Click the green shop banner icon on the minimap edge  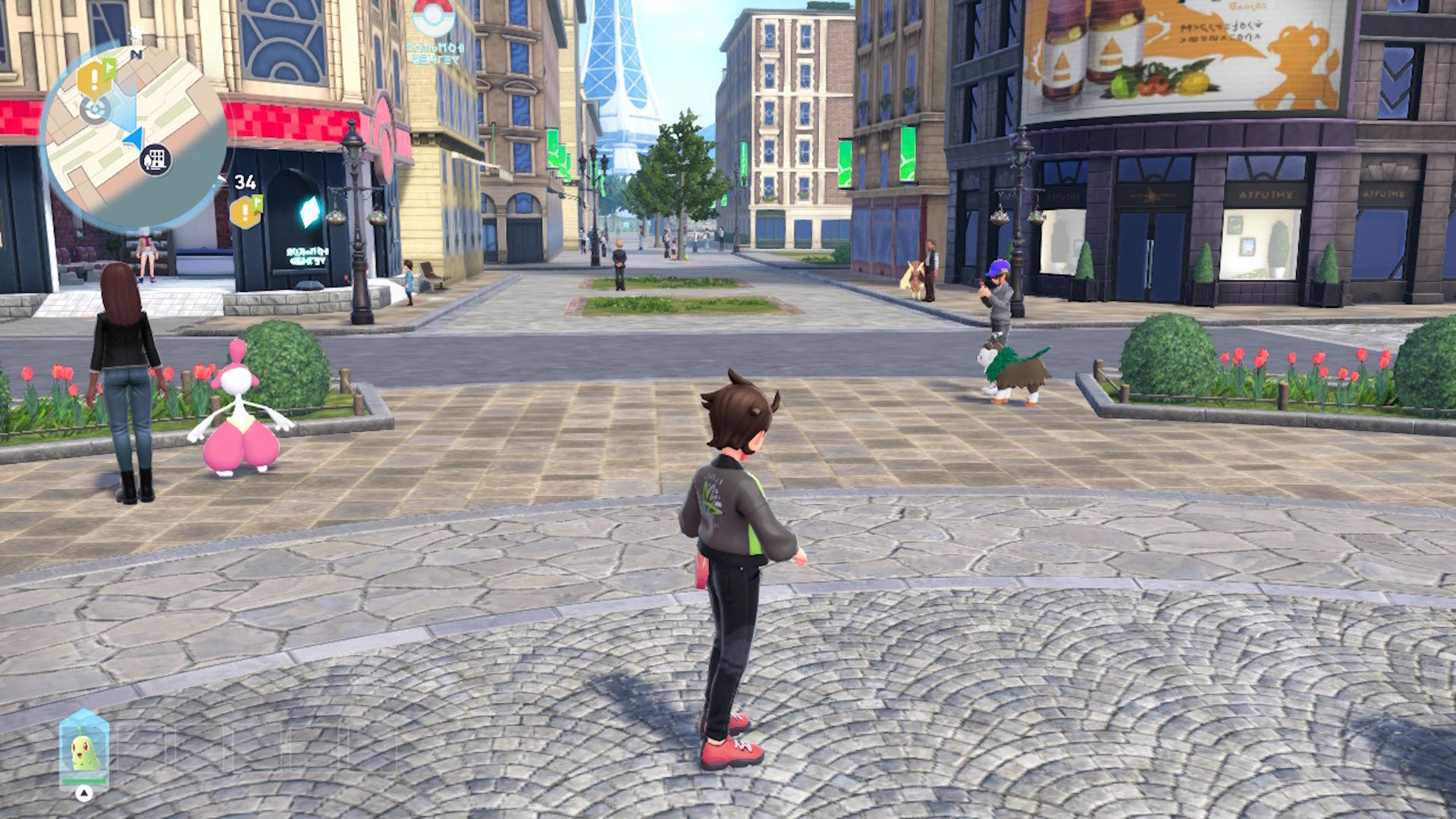click(108, 67)
